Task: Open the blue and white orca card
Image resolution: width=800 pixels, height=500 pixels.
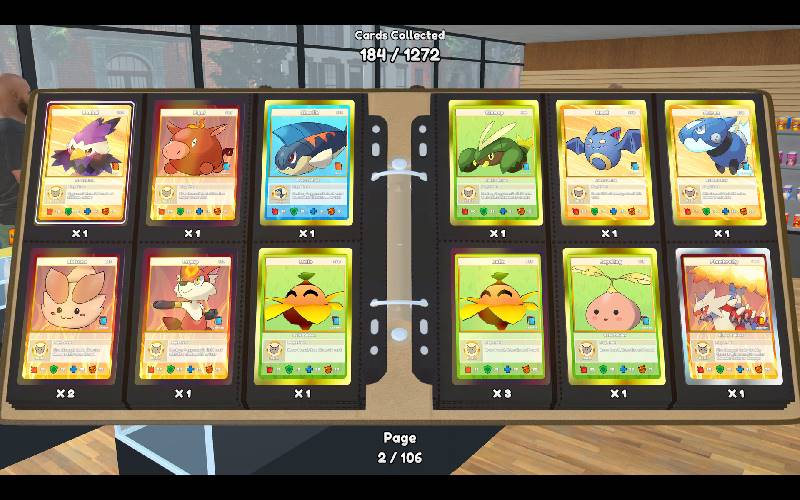Action: pos(713,162)
